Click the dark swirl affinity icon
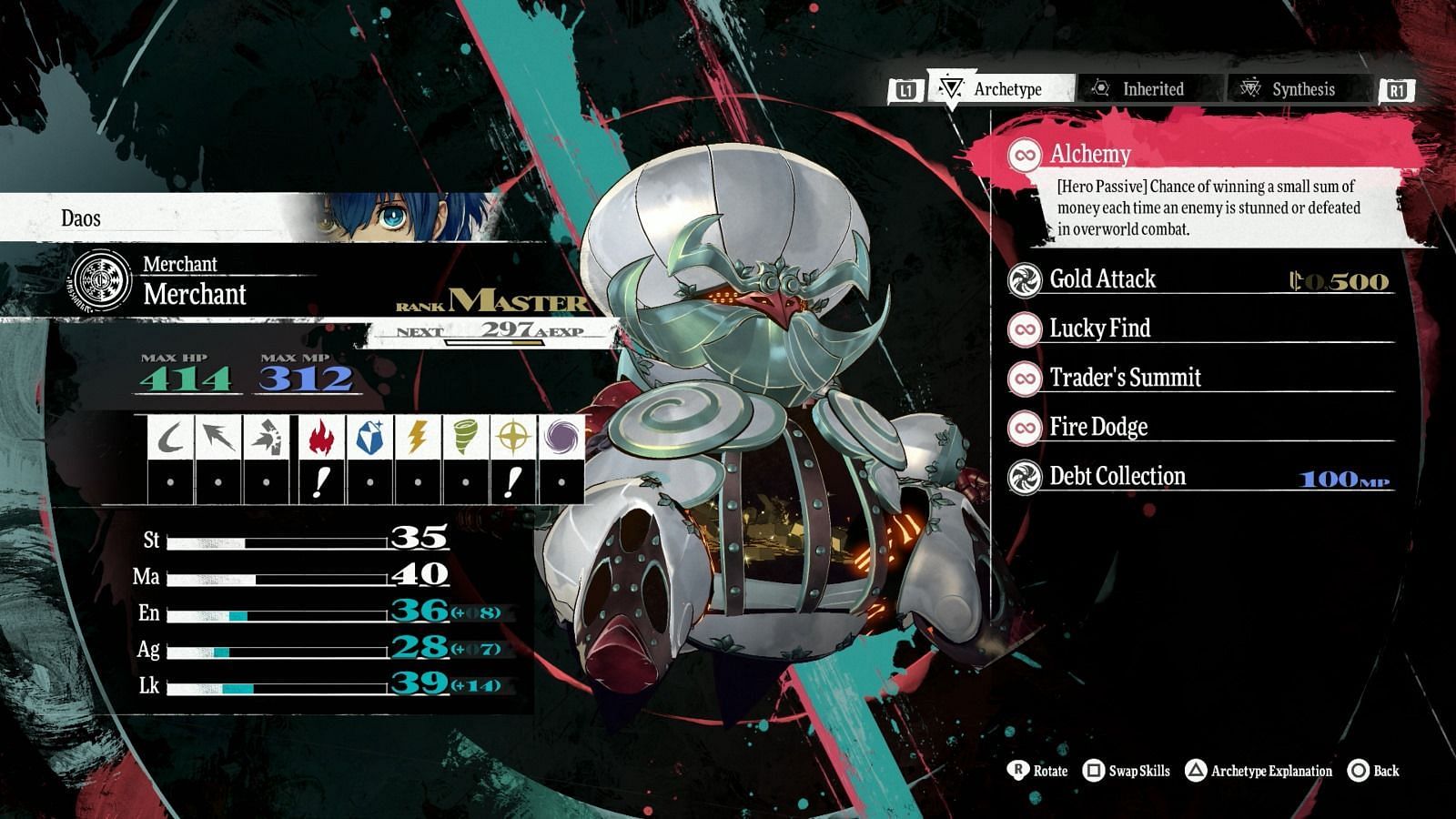The width and height of the screenshot is (1456, 819). 561,438
